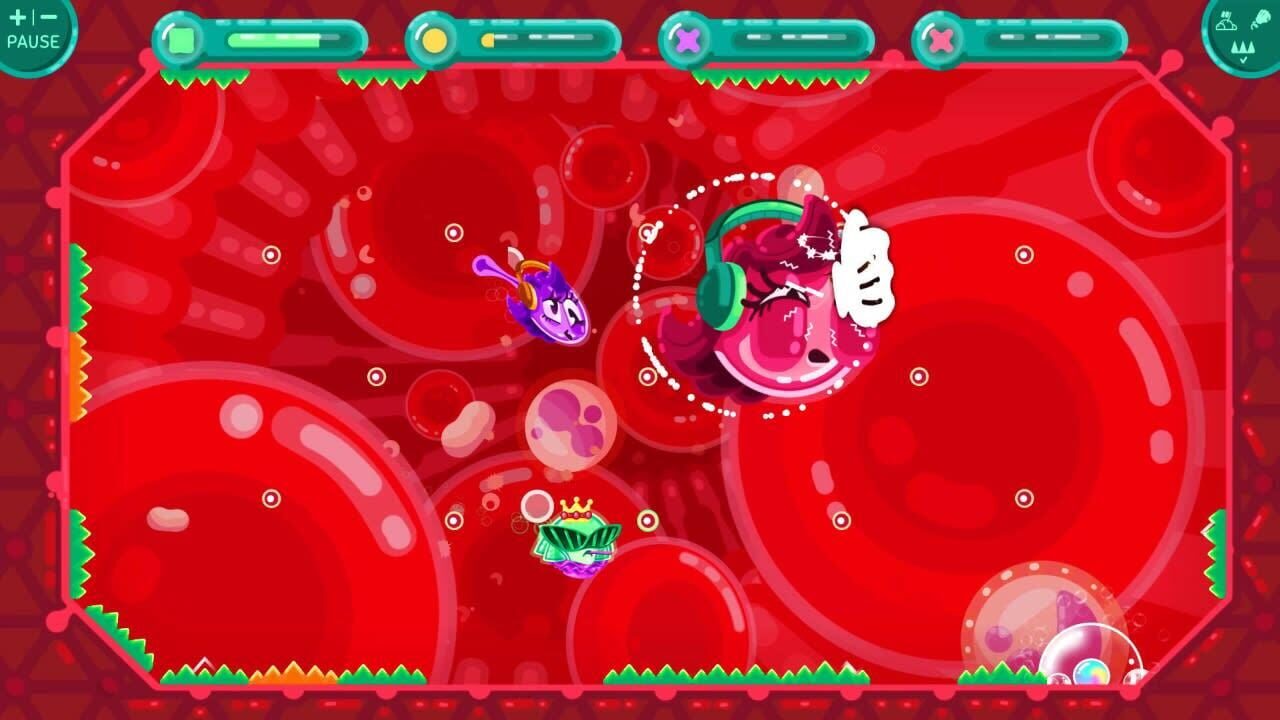Viewport: 1280px width, 720px height.
Task: Open the Pause menu
Action: [x=31, y=33]
